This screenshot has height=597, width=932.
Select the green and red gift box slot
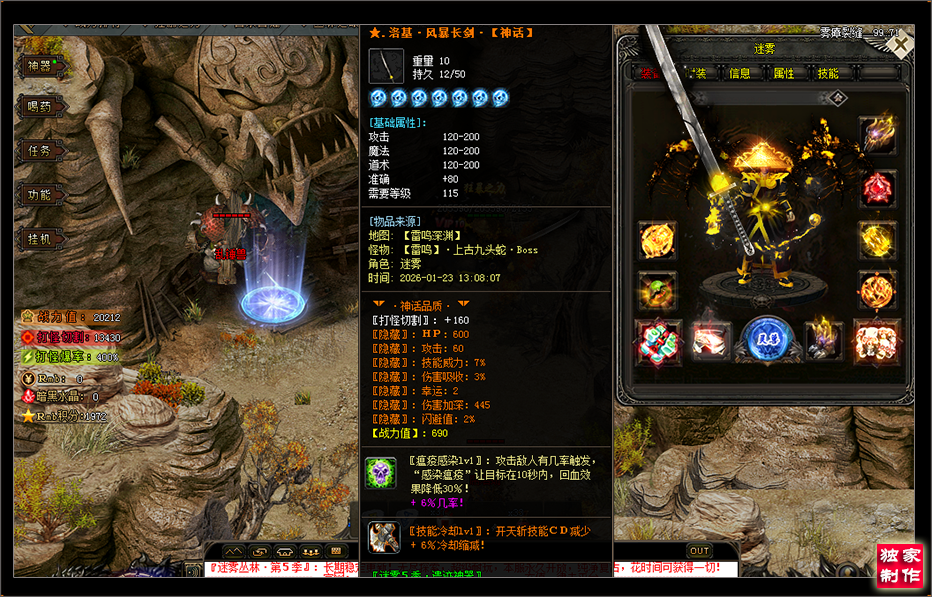657,342
